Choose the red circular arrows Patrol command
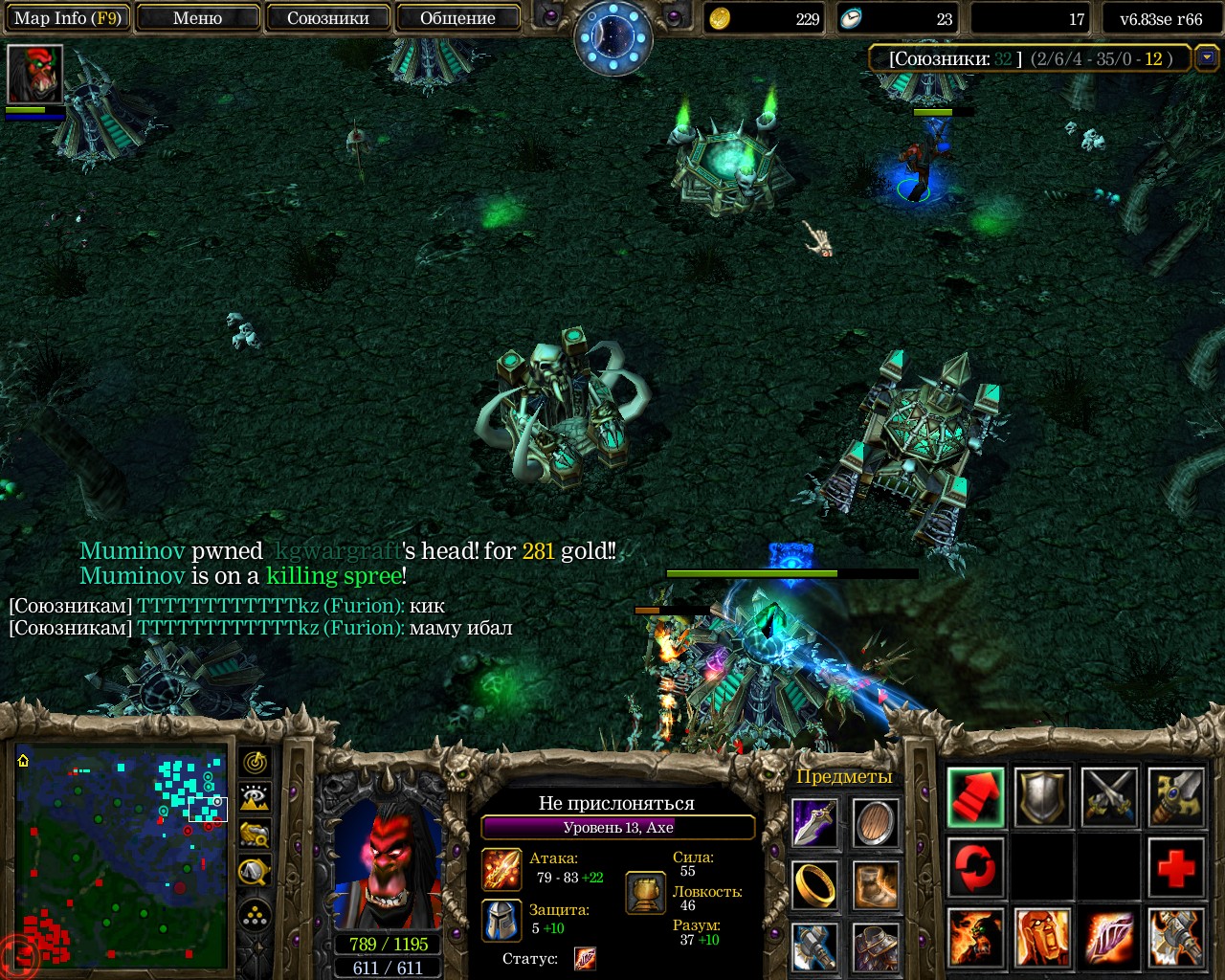Viewport: 1225px width, 980px height. [975, 867]
